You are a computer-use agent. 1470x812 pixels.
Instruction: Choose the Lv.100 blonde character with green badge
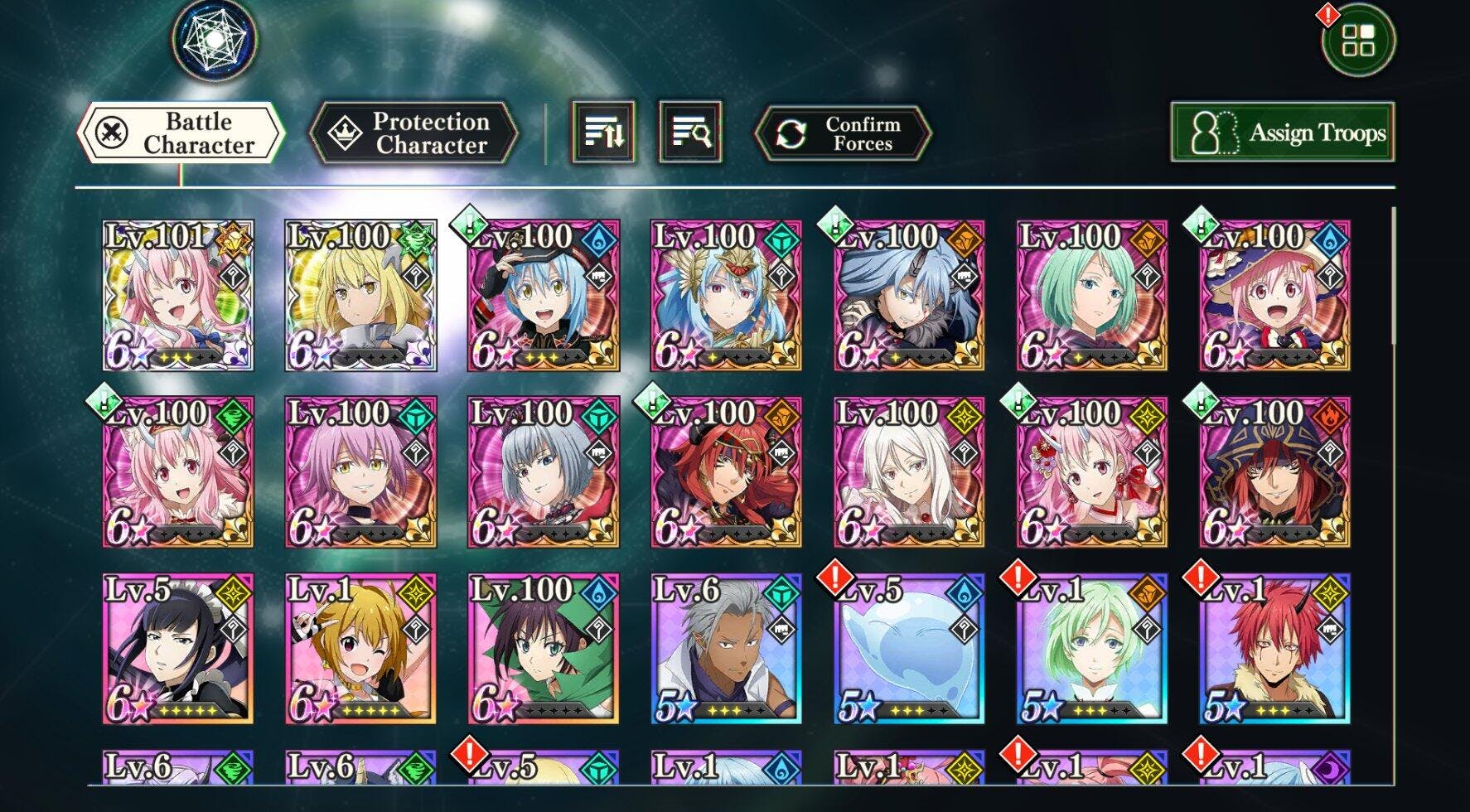coord(360,295)
